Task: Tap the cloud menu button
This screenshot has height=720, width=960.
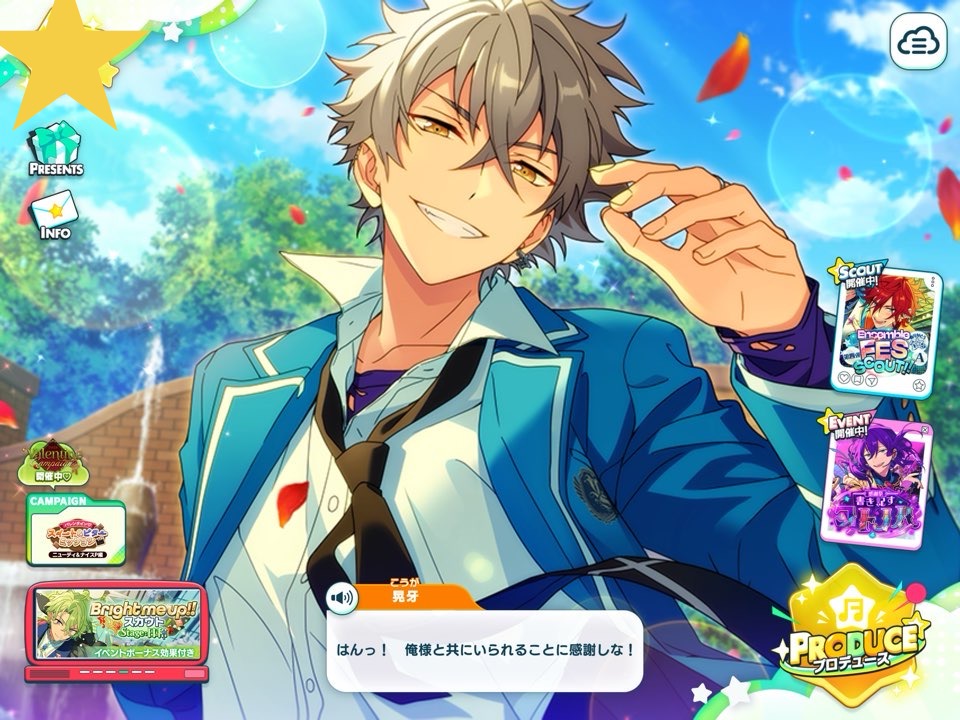Action: click(x=918, y=41)
